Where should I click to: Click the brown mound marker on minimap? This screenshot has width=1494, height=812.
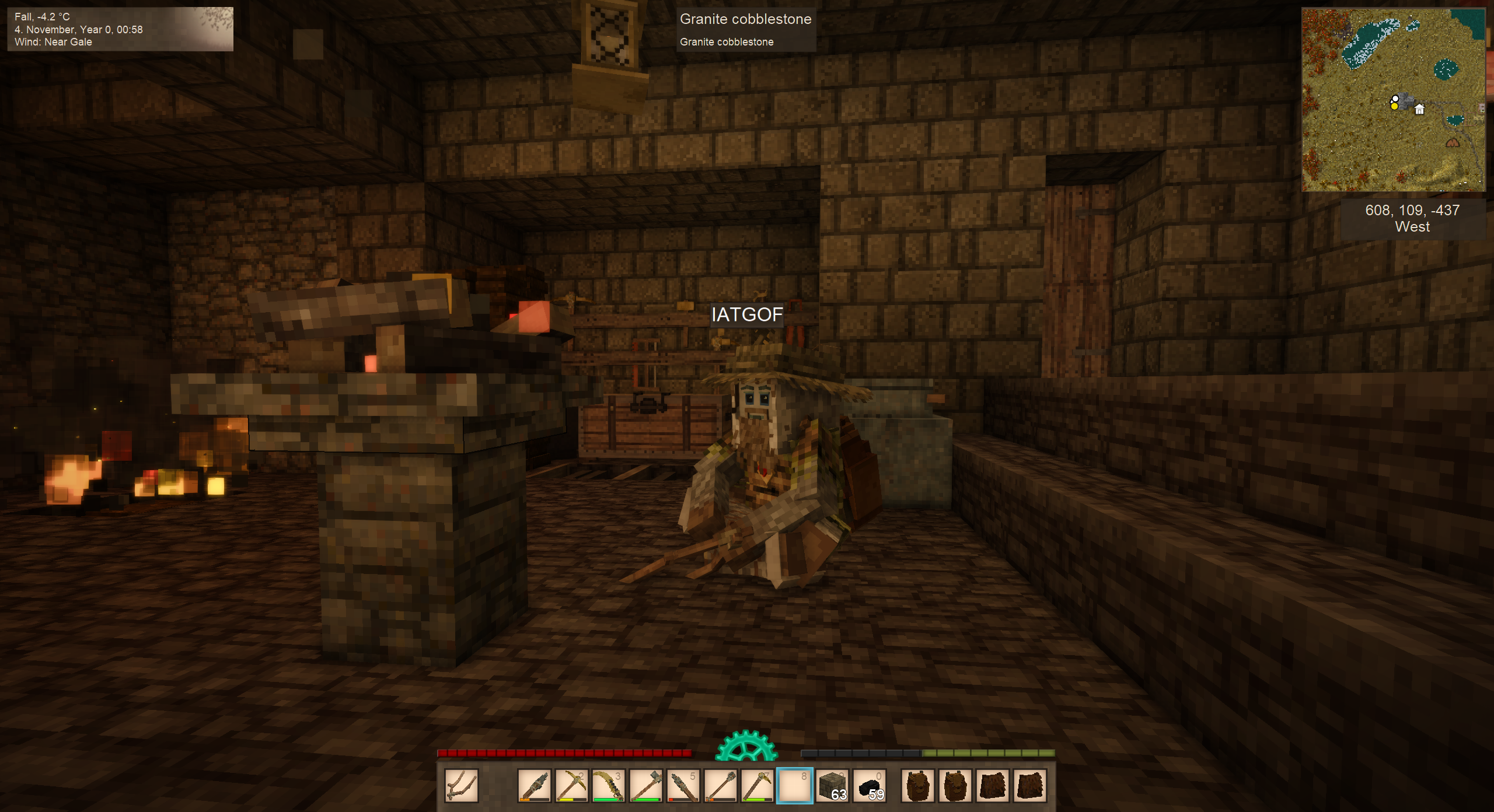[x=1453, y=142]
